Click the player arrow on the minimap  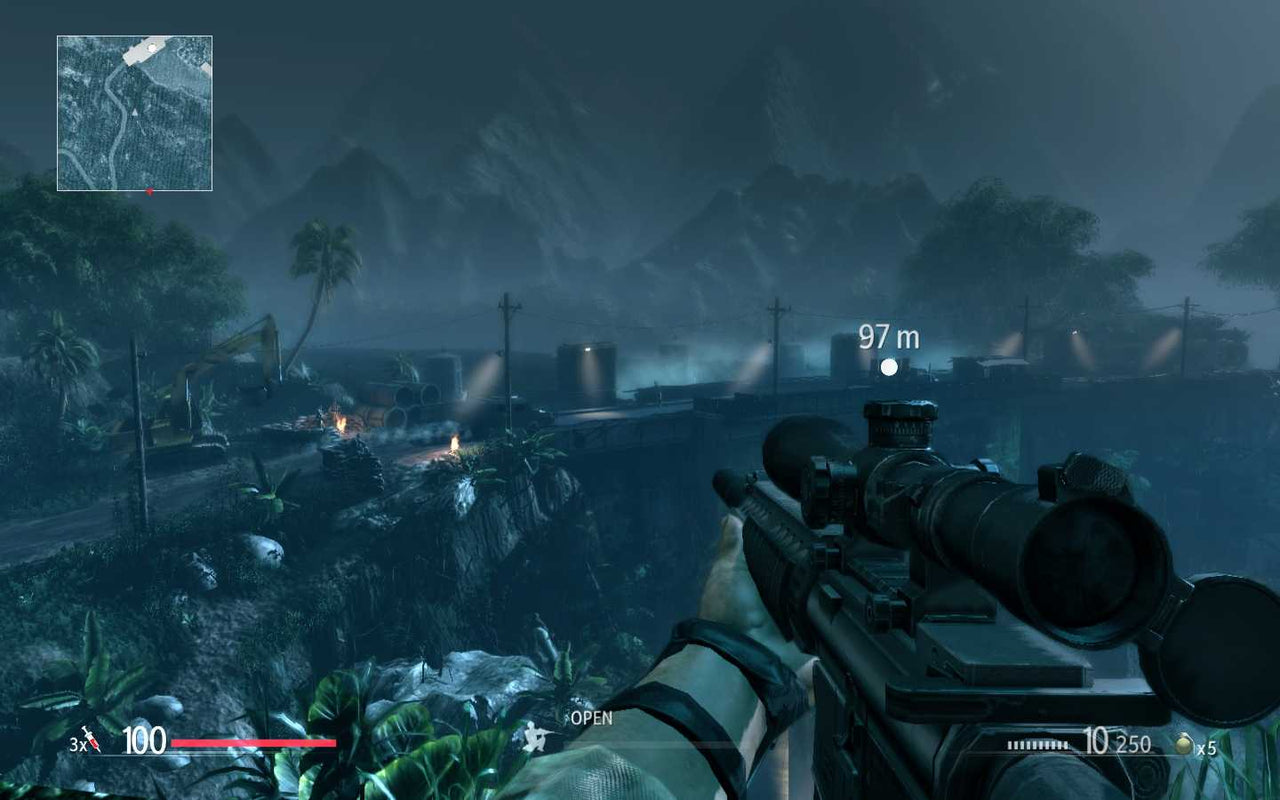click(134, 112)
